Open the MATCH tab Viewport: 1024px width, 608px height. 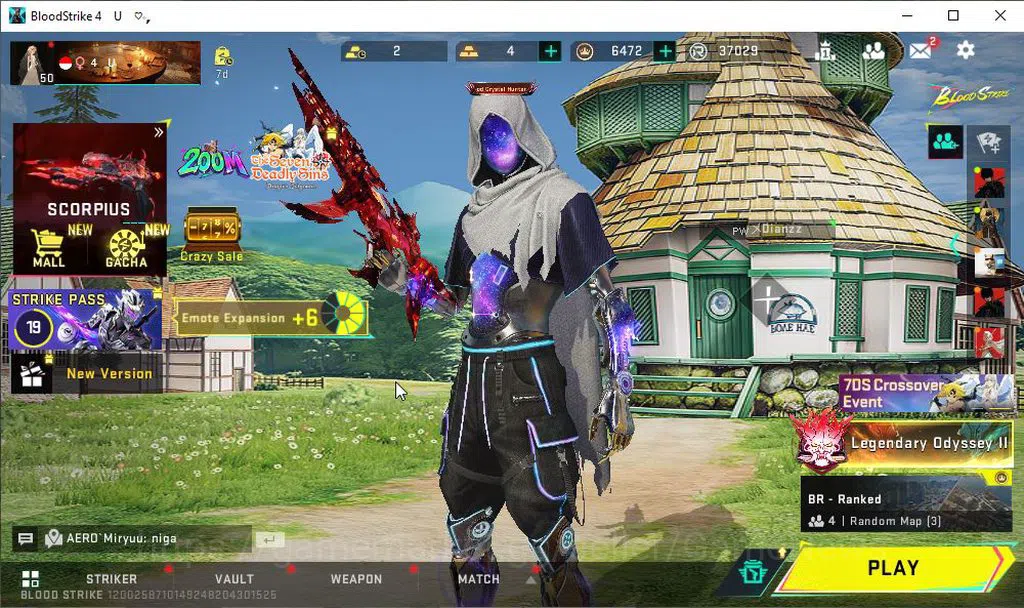(478, 579)
